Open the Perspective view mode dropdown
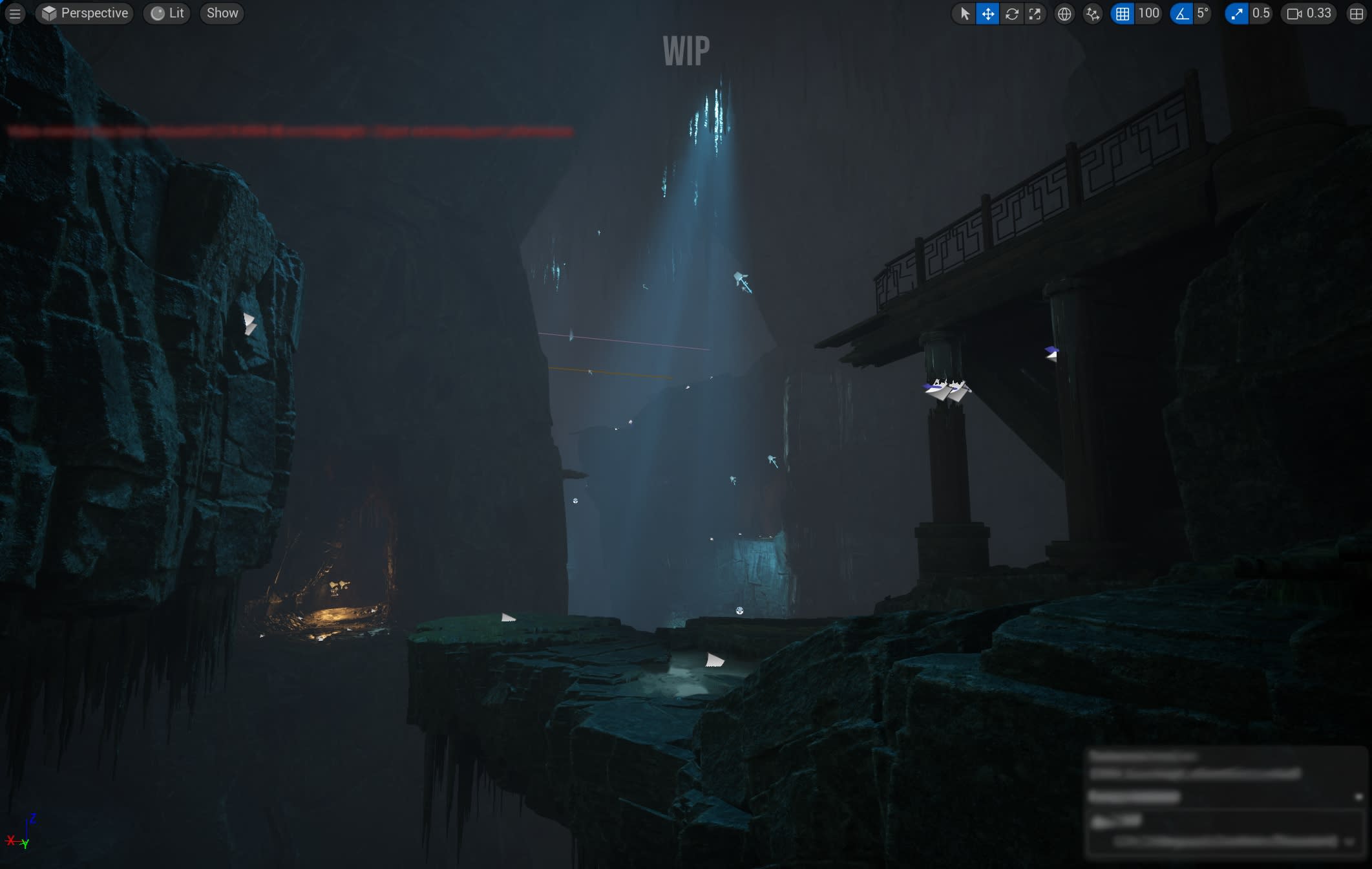 pyautogui.click(x=85, y=14)
